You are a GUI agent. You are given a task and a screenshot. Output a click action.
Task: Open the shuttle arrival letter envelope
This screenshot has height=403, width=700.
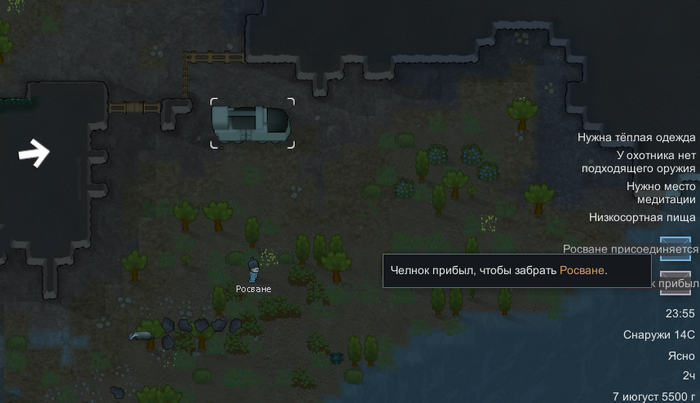point(676,281)
